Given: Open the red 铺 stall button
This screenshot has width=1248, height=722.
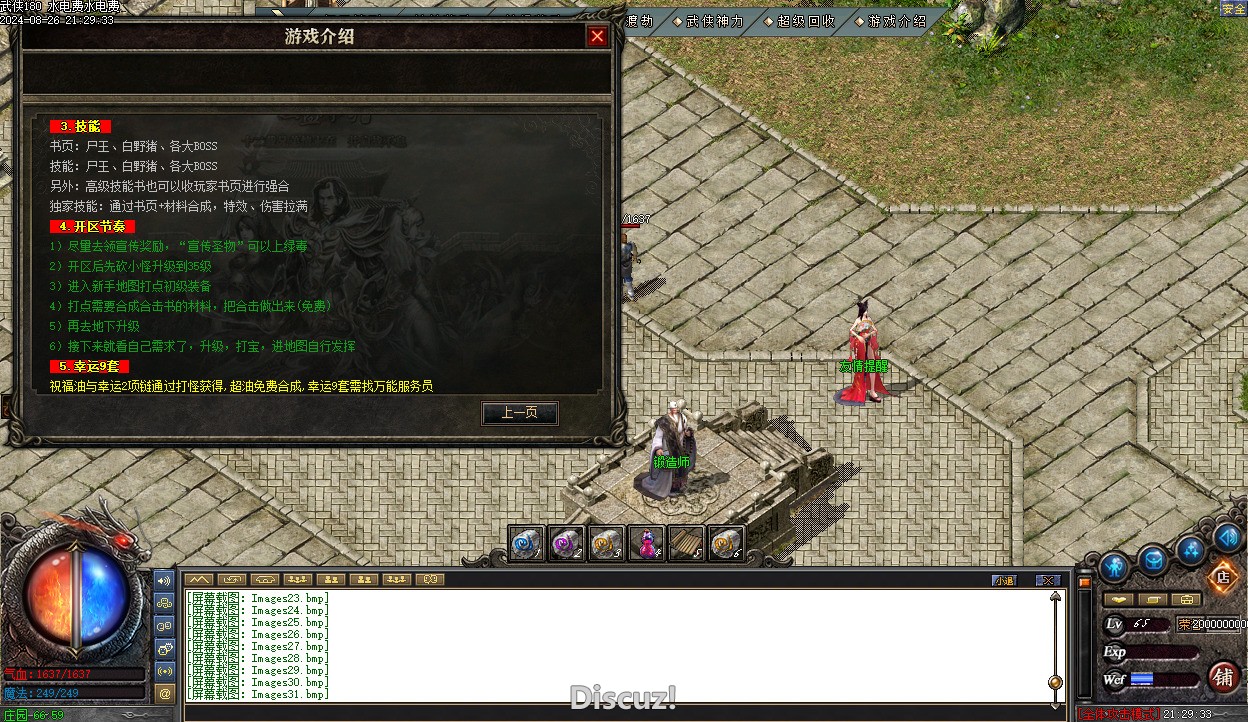Looking at the screenshot, I should click(1223, 676).
